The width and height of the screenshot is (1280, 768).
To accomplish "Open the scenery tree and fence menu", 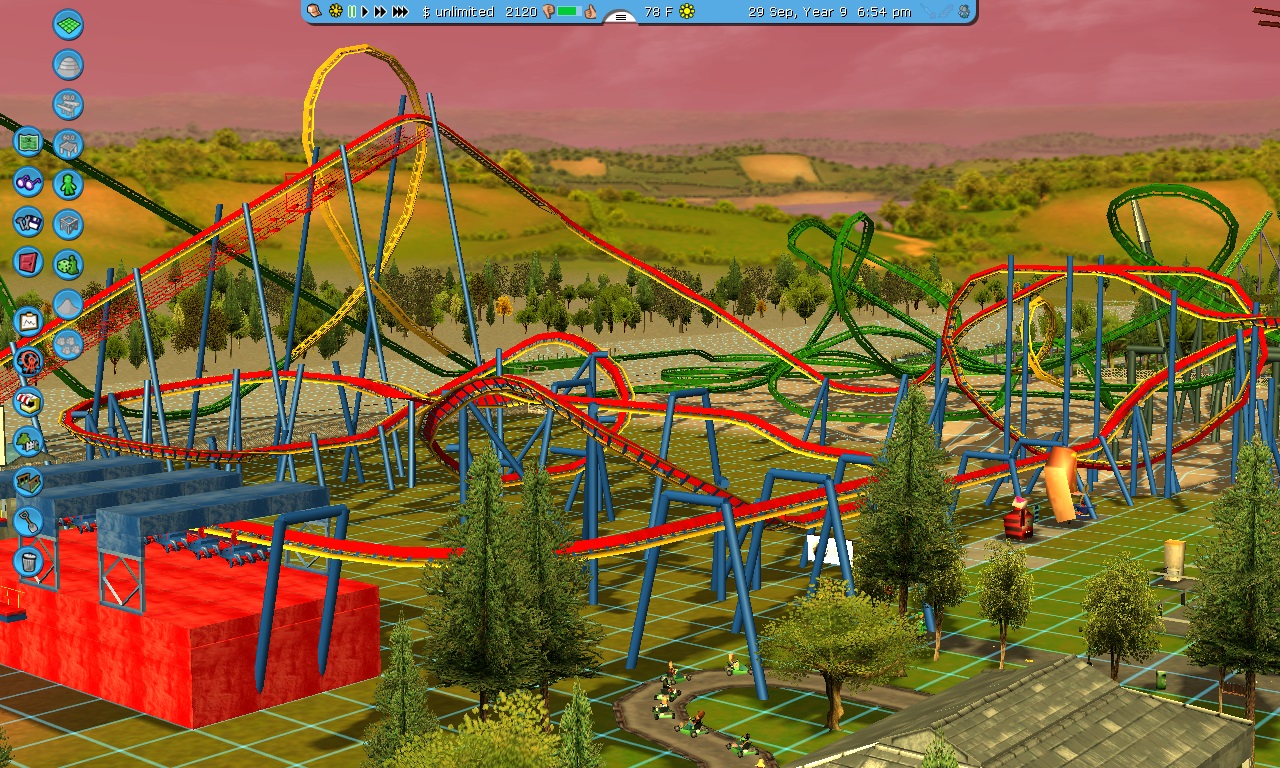I will pyautogui.click(x=28, y=441).
